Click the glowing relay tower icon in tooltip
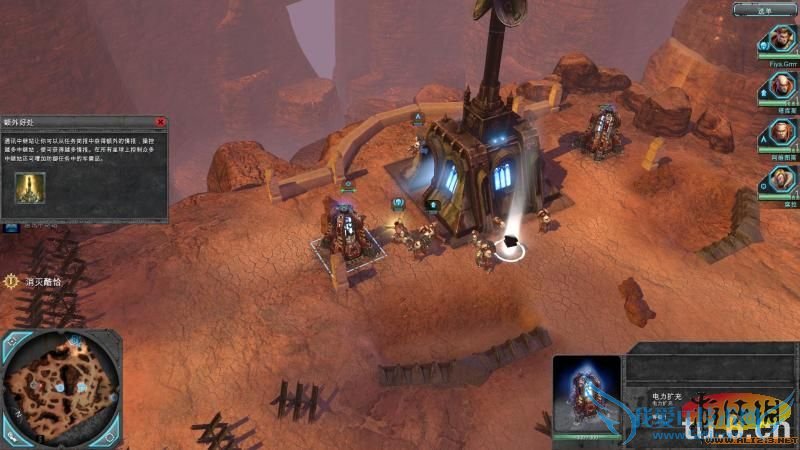 click(x=30, y=187)
